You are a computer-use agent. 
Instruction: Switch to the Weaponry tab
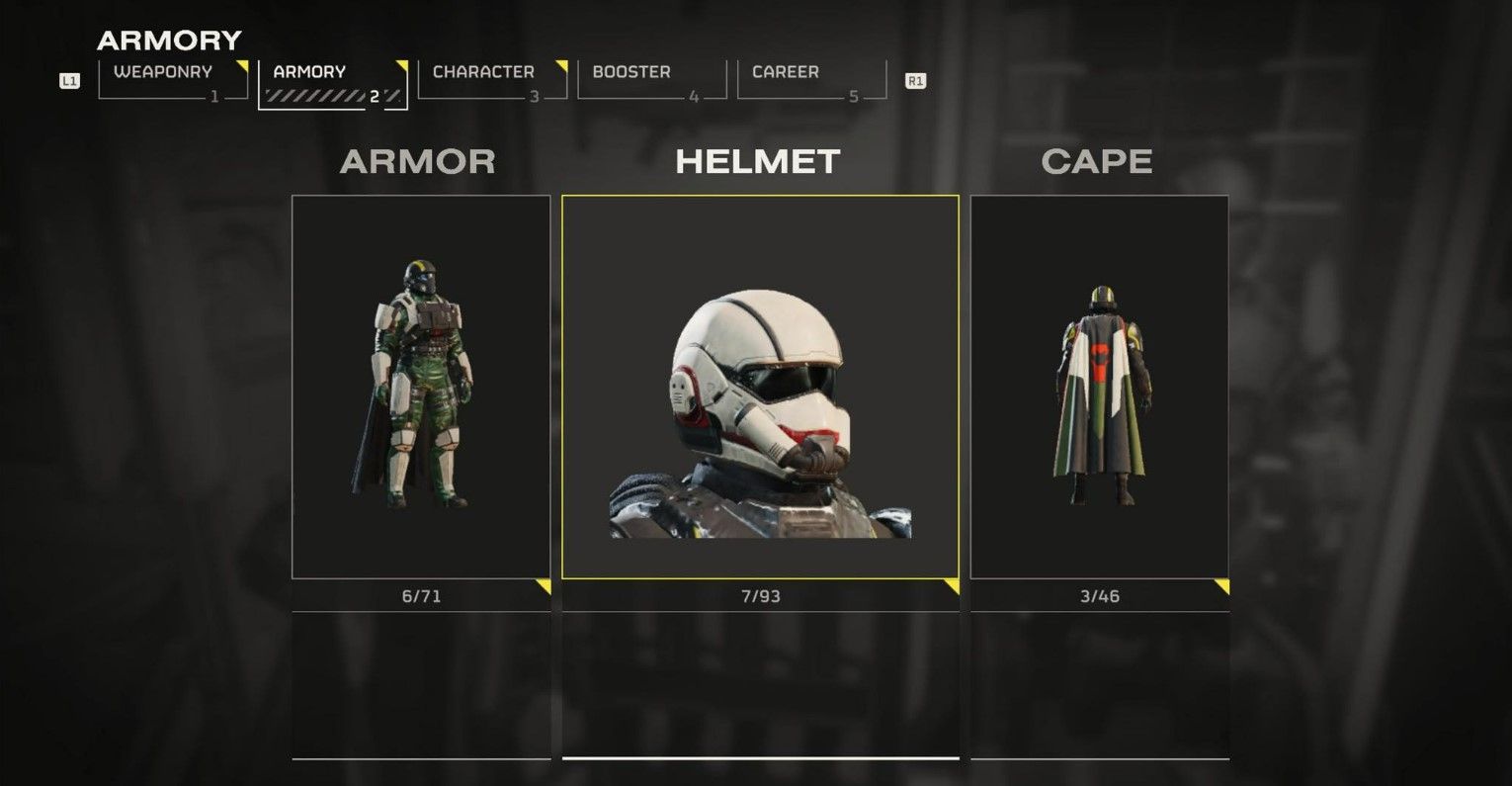[163, 71]
